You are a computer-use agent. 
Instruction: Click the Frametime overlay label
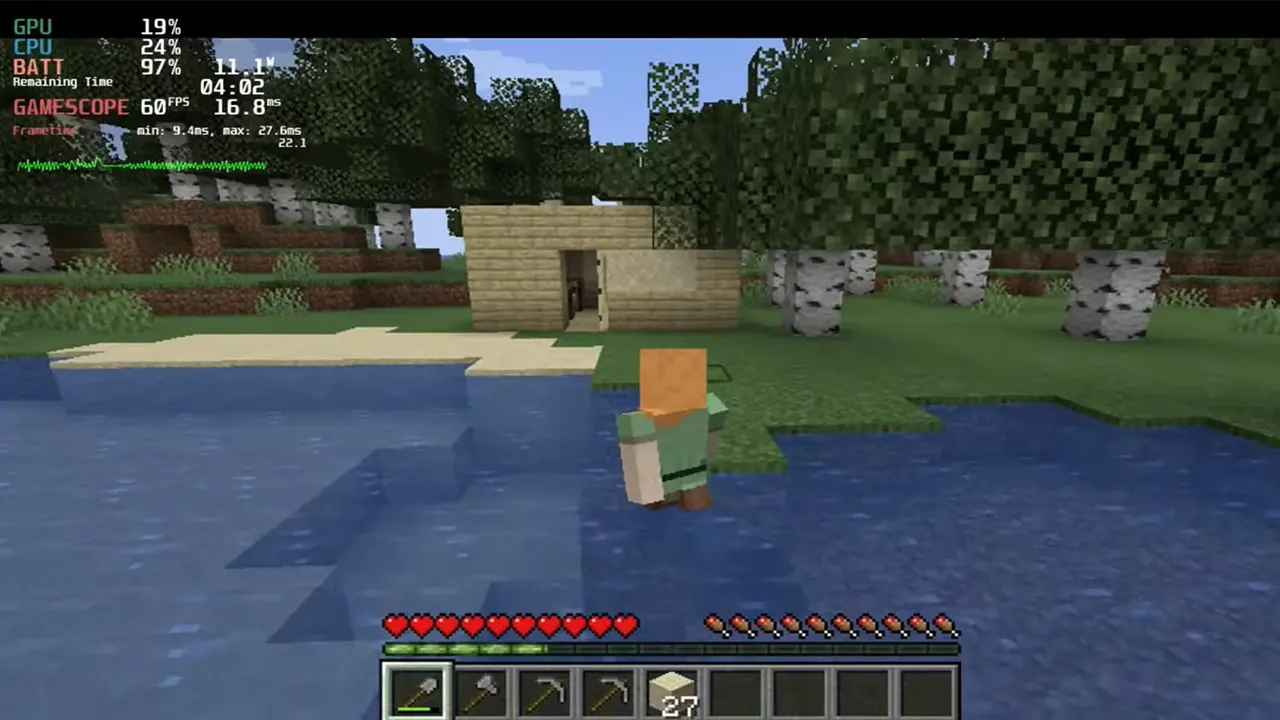pyautogui.click(x=44, y=130)
